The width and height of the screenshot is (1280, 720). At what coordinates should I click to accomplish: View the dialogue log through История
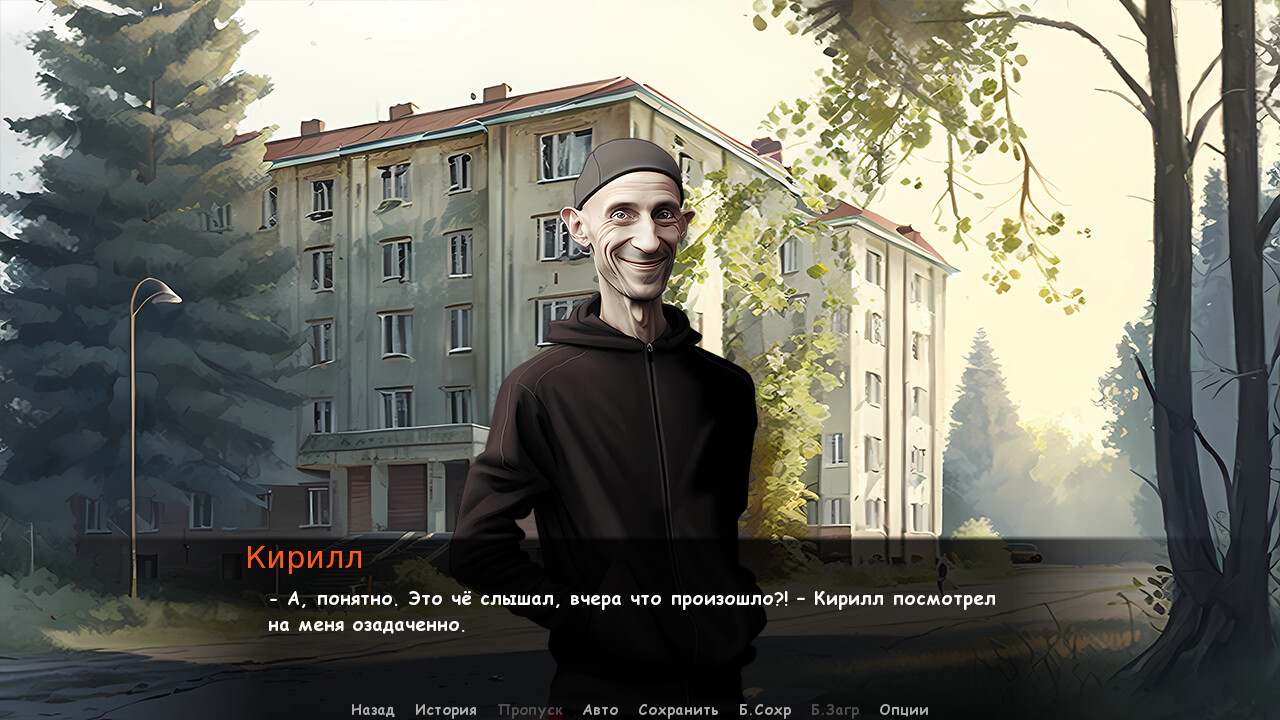[x=446, y=709]
